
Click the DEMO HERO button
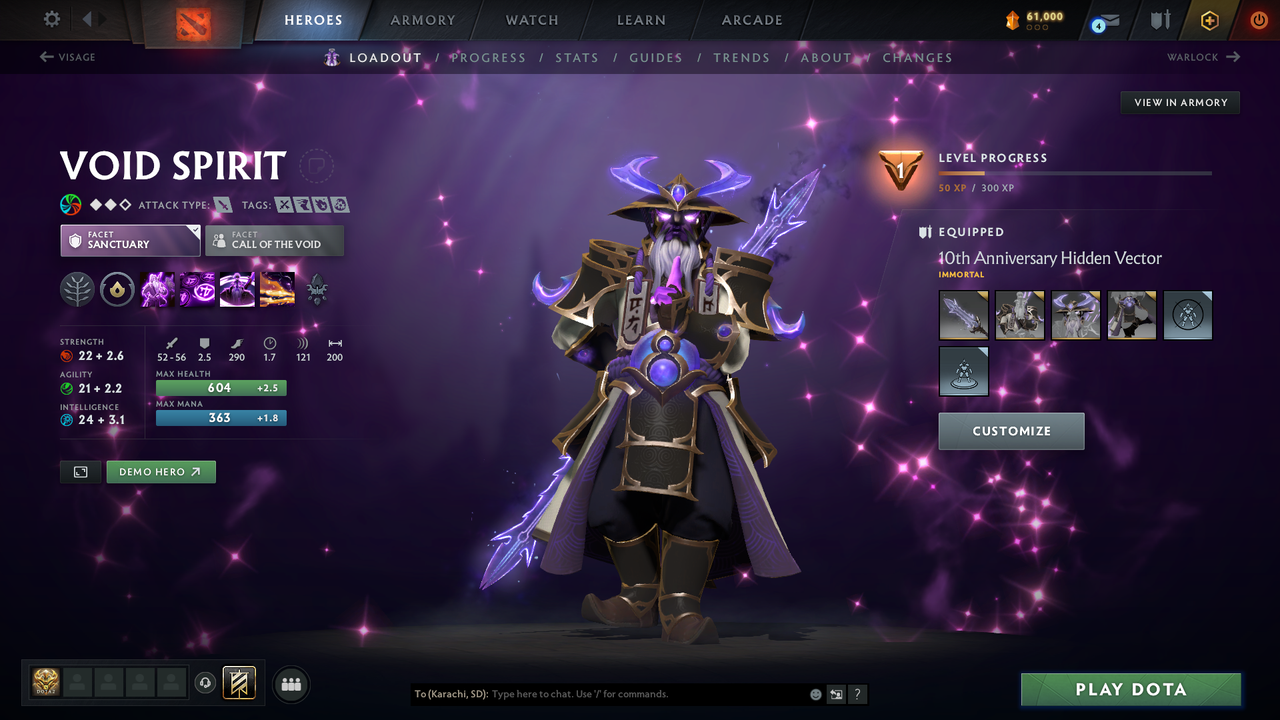click(x=161, y=471)
